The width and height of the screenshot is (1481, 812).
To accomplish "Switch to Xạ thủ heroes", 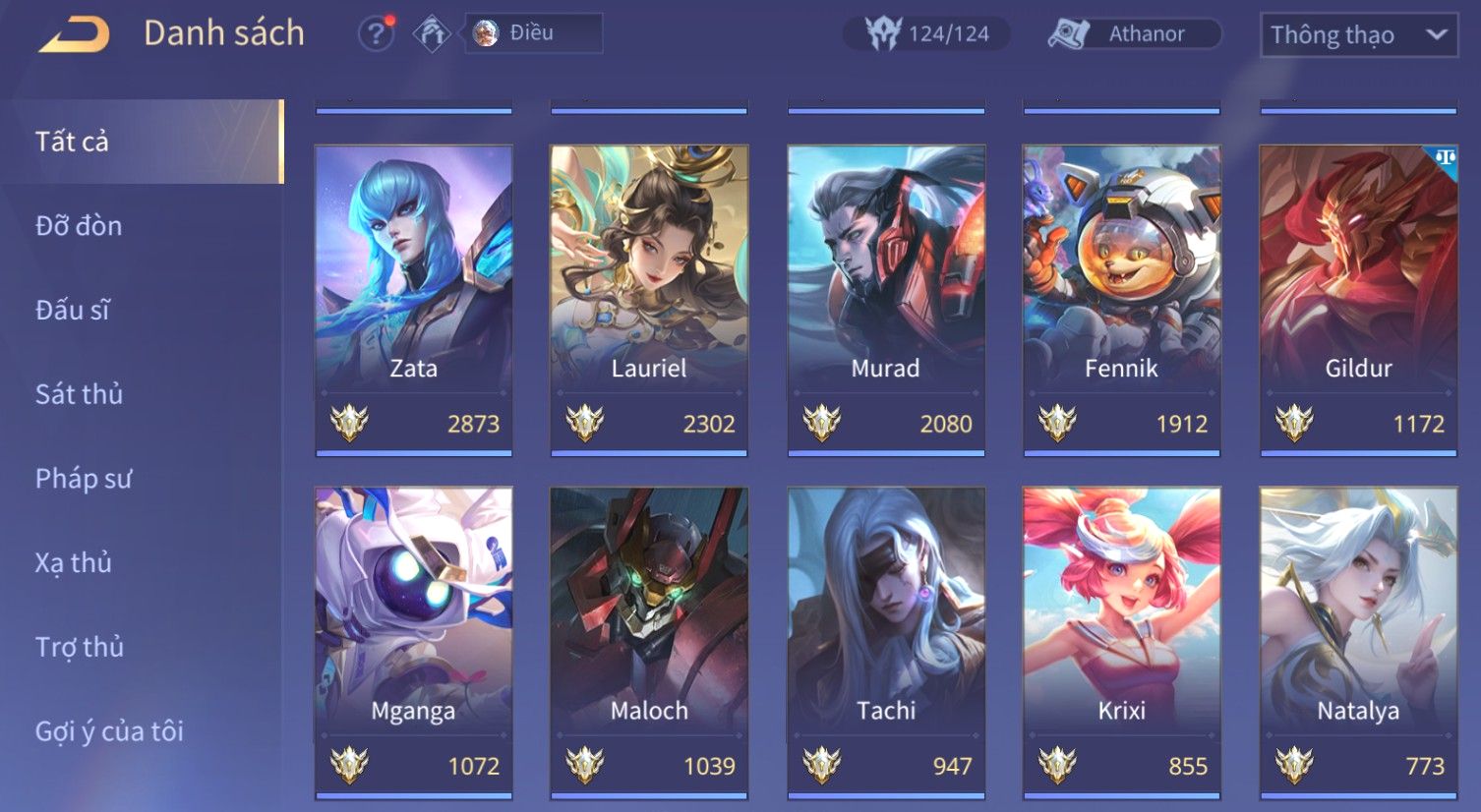I will pyautogui.click(x=74, y=563).
